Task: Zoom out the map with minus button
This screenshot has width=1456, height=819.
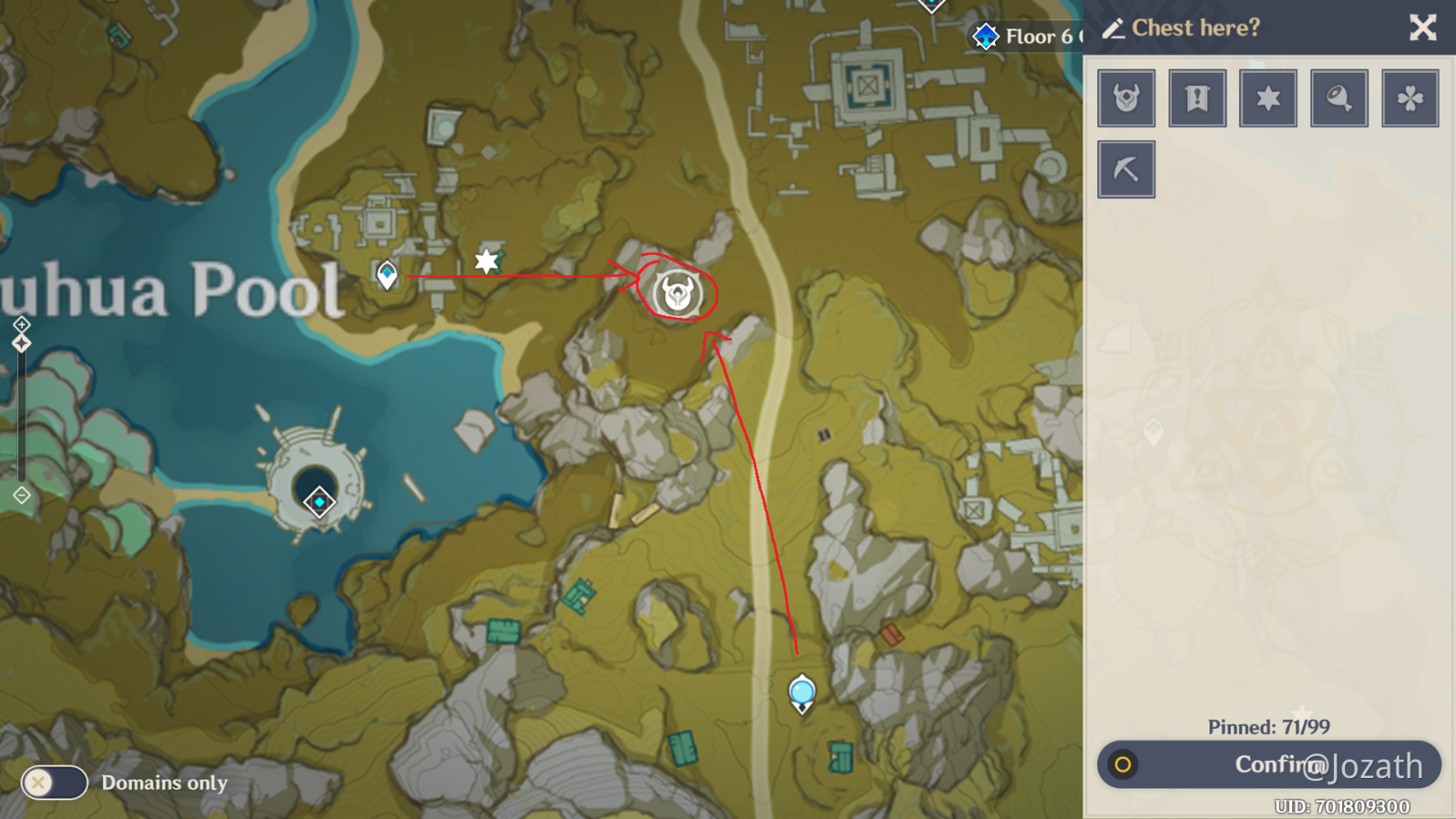Action: 21,495
